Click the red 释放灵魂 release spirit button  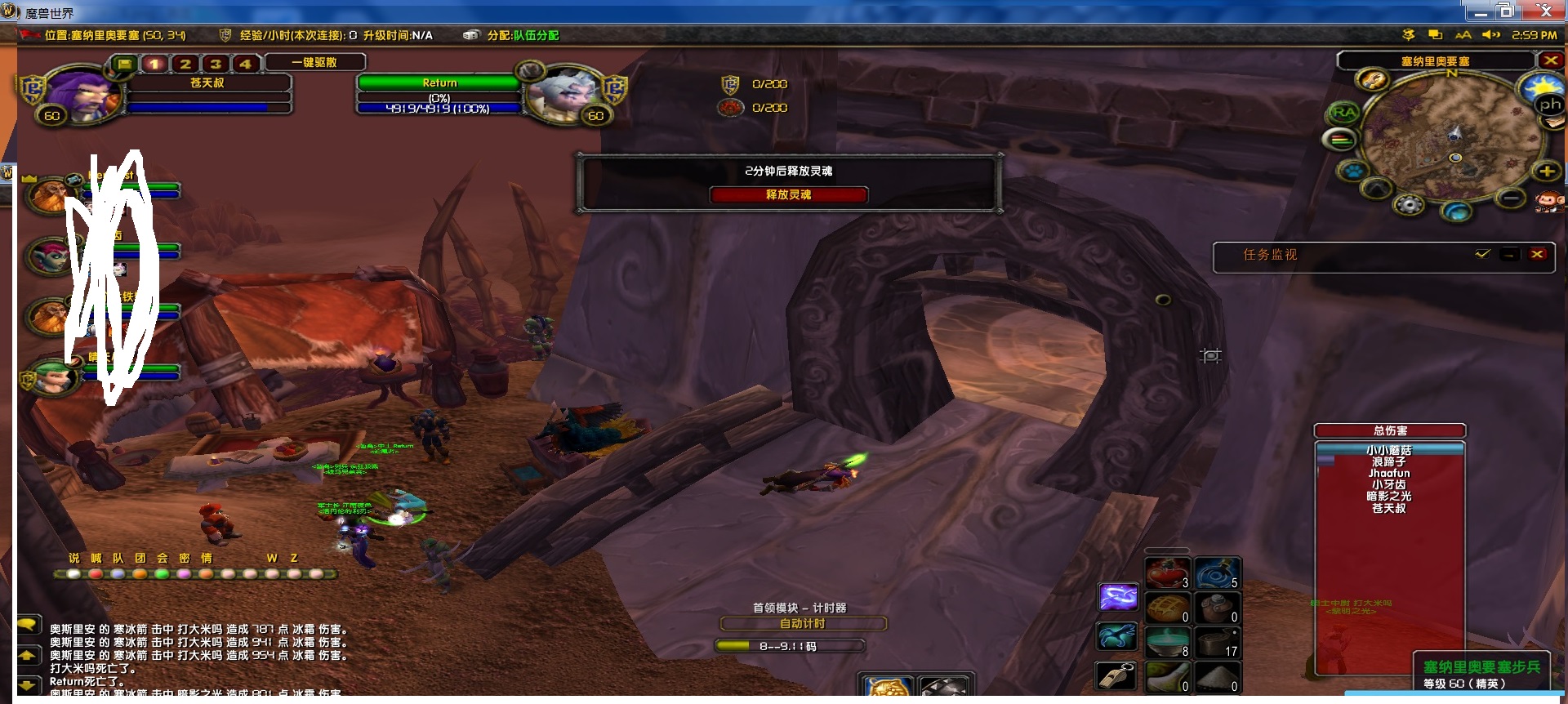(788, 195)
